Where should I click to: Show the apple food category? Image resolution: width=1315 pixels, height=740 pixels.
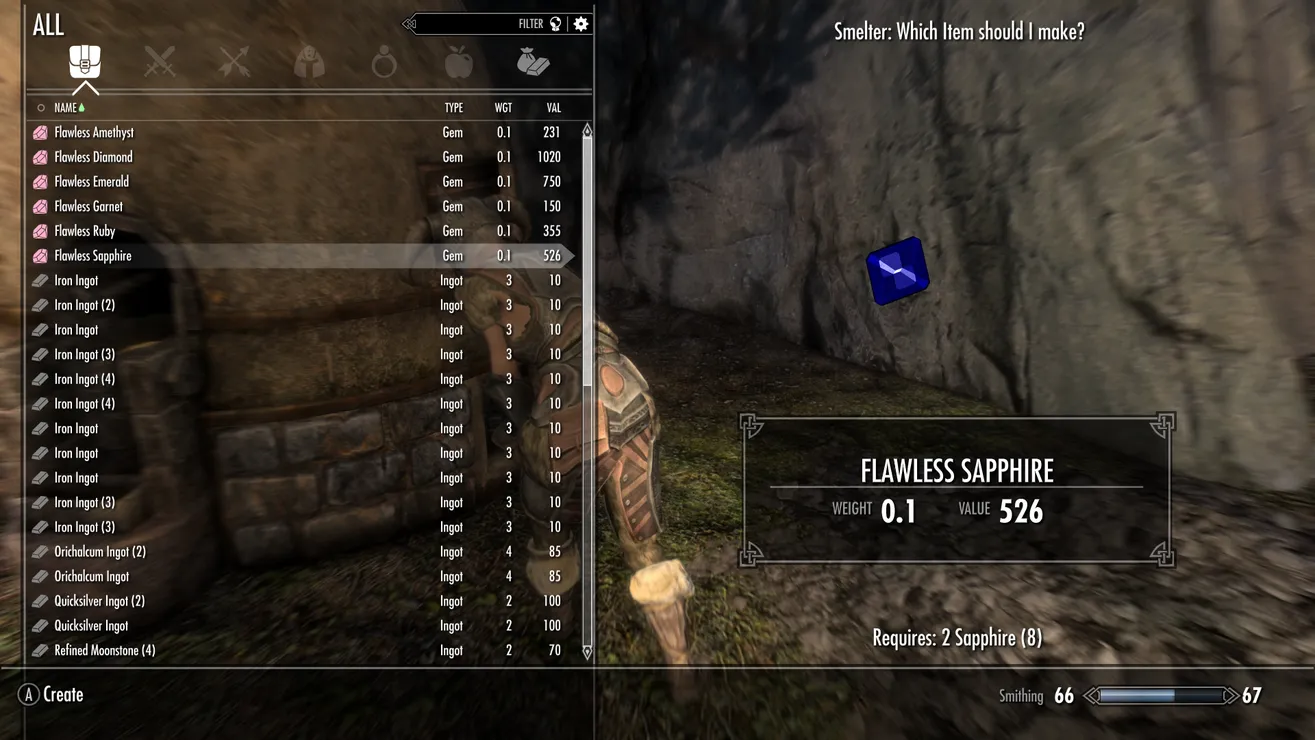pos(458,63)
